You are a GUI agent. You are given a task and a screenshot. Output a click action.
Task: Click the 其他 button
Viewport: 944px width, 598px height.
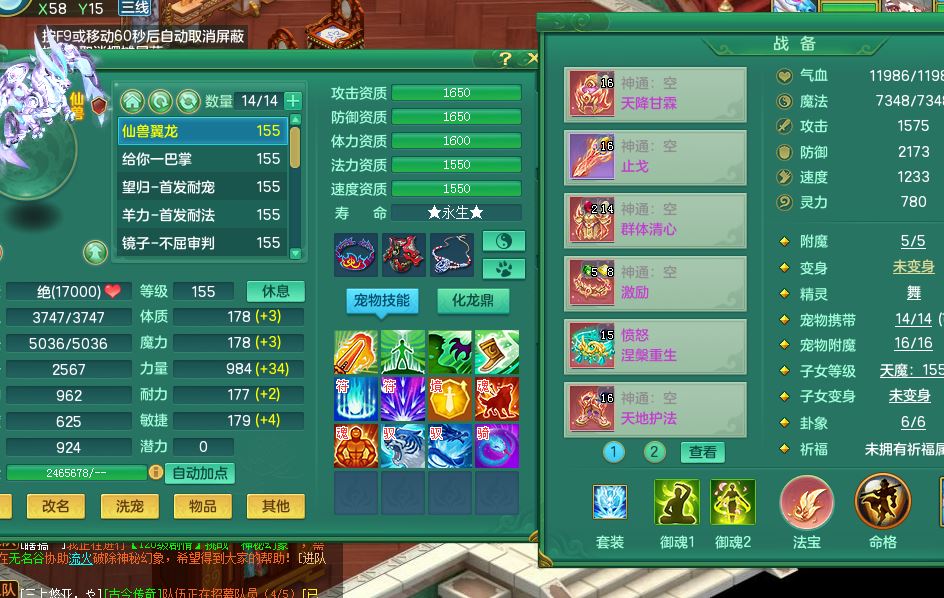click(x=275, y=506)
